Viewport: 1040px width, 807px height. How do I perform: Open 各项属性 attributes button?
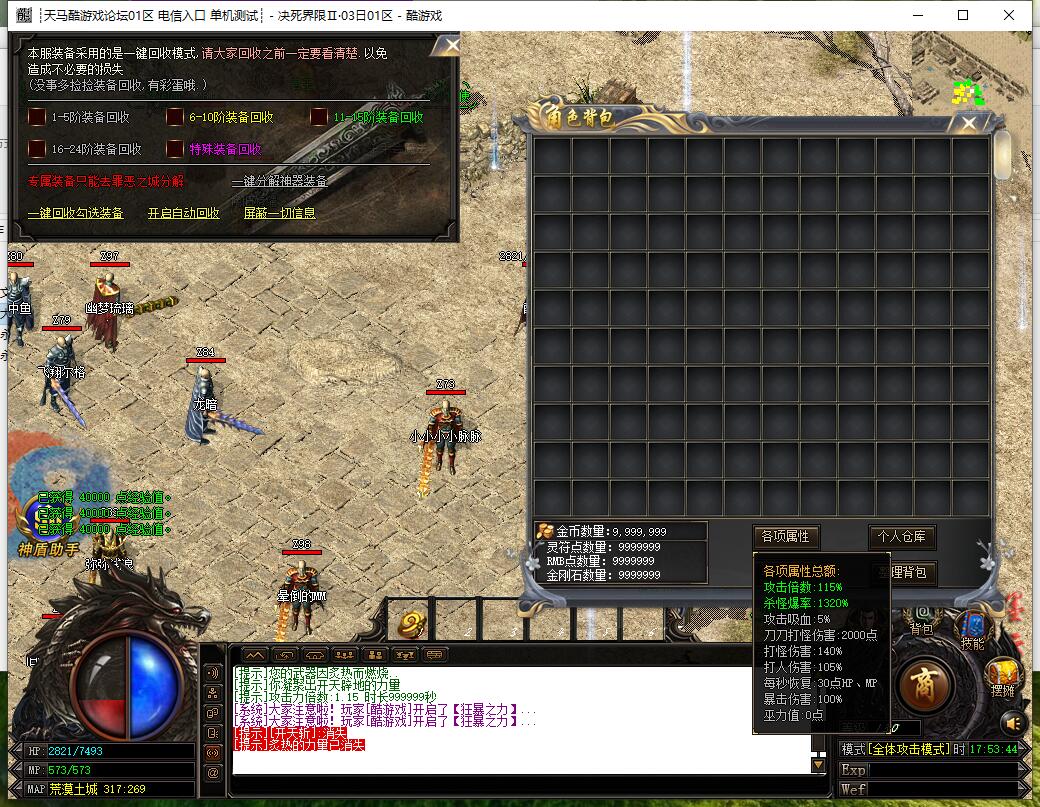tap(785, 537)
